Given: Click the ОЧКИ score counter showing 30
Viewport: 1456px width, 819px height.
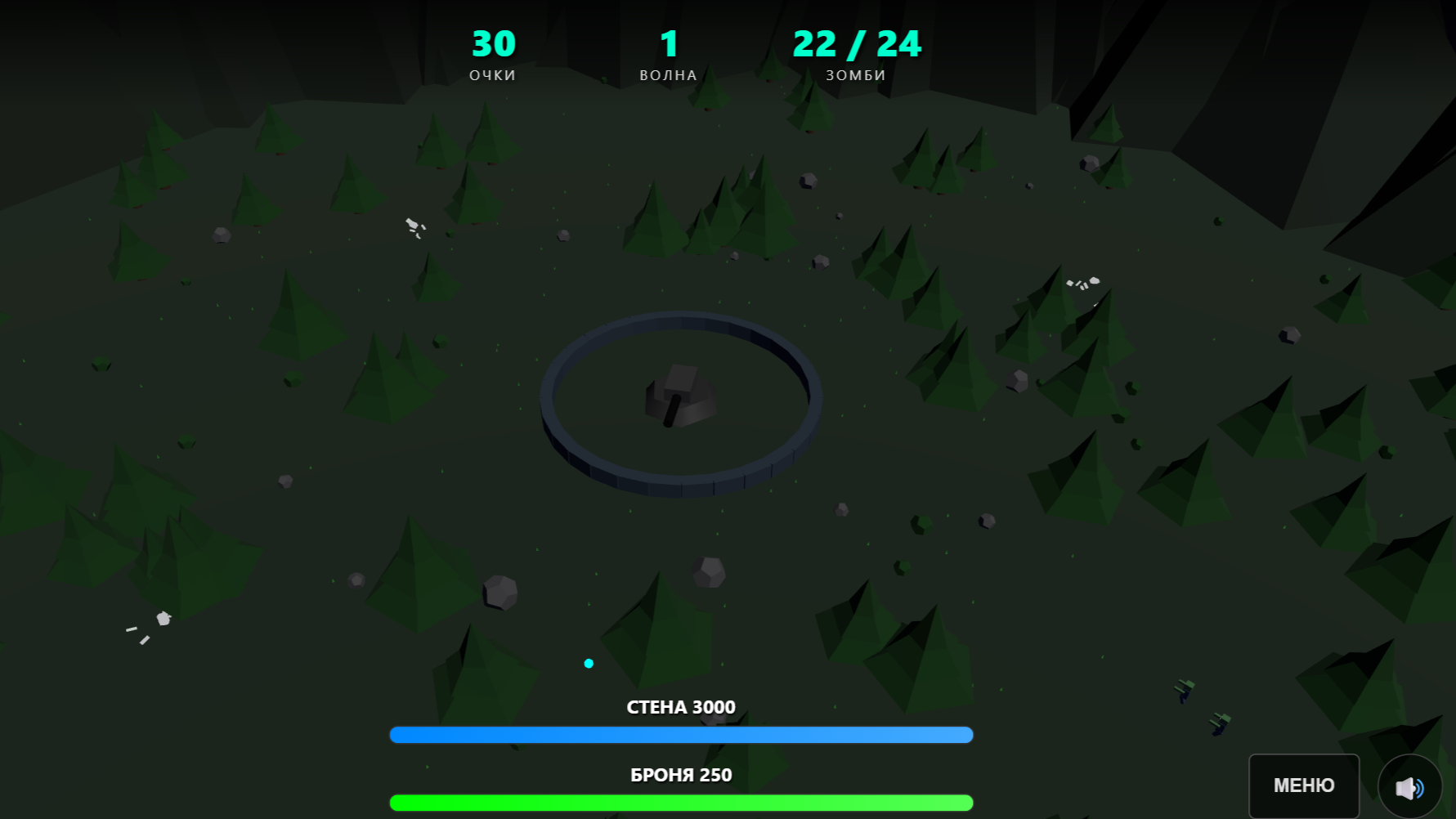Looking at the screenshot, I should click(x=491, y=53).
